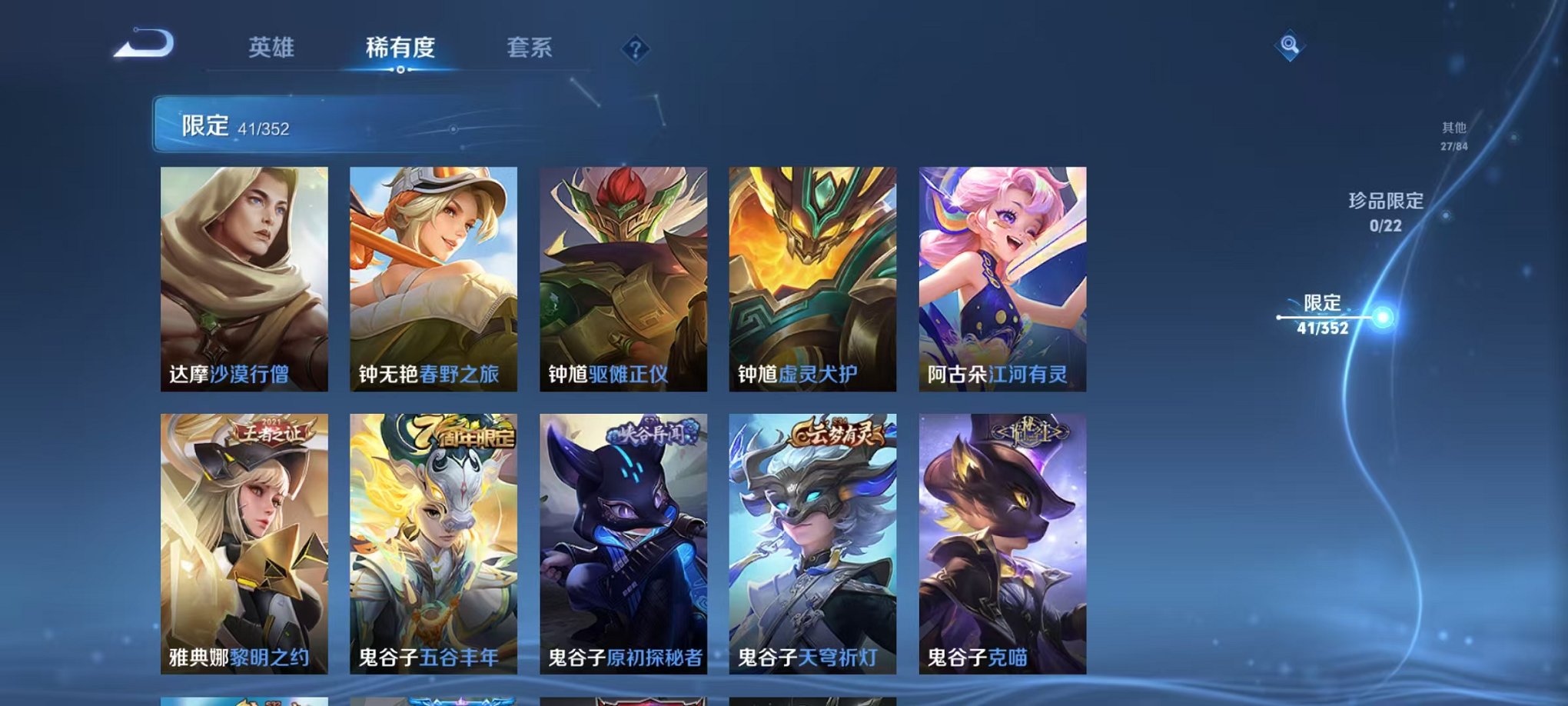Open the 达摩沙漠行僧 skin
The height and width of the screenshot is (706, 1568).
click(246, 281)
